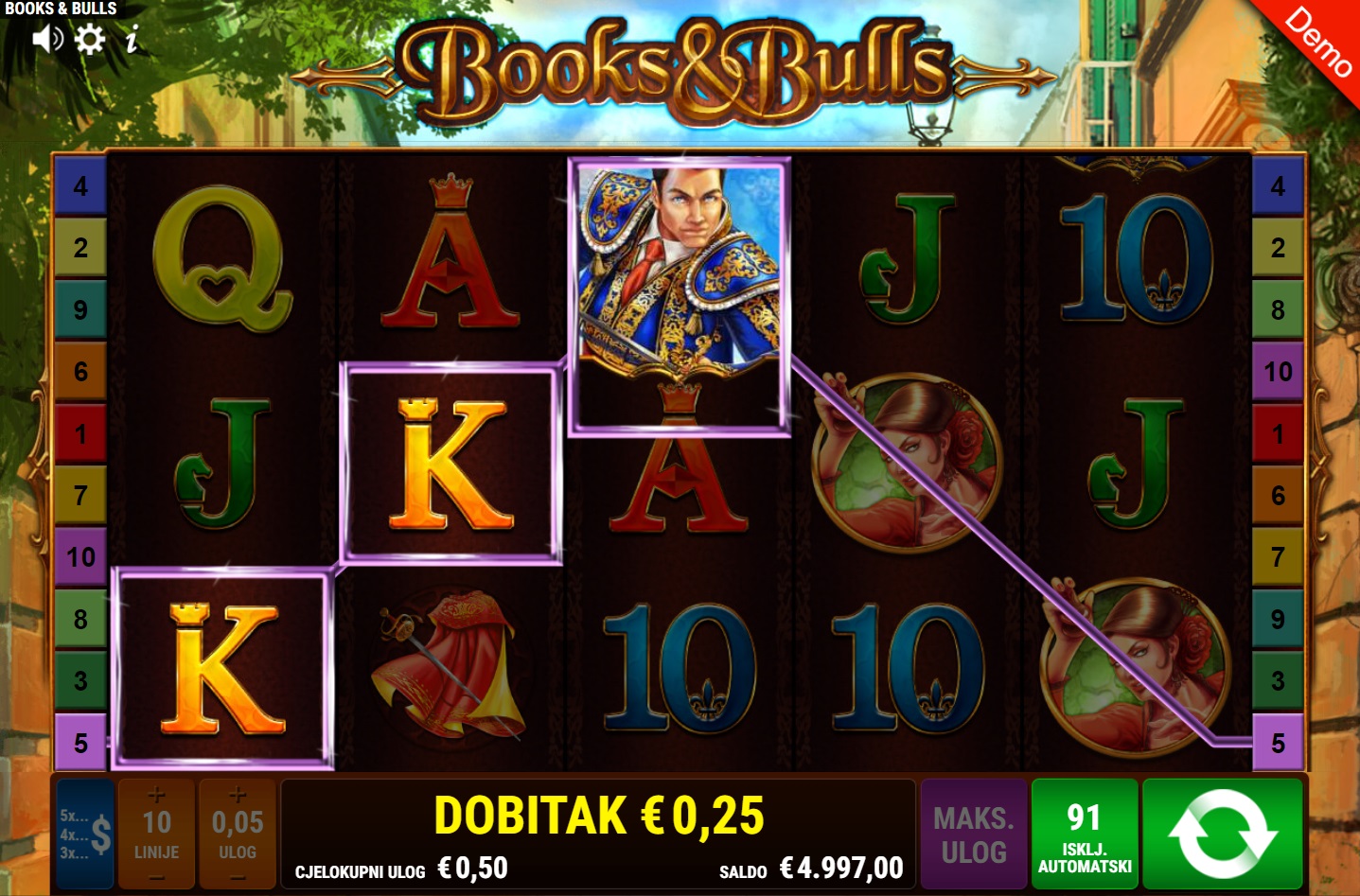
Task: Select payline 5 marker on right side
Action: [1278, 743]
